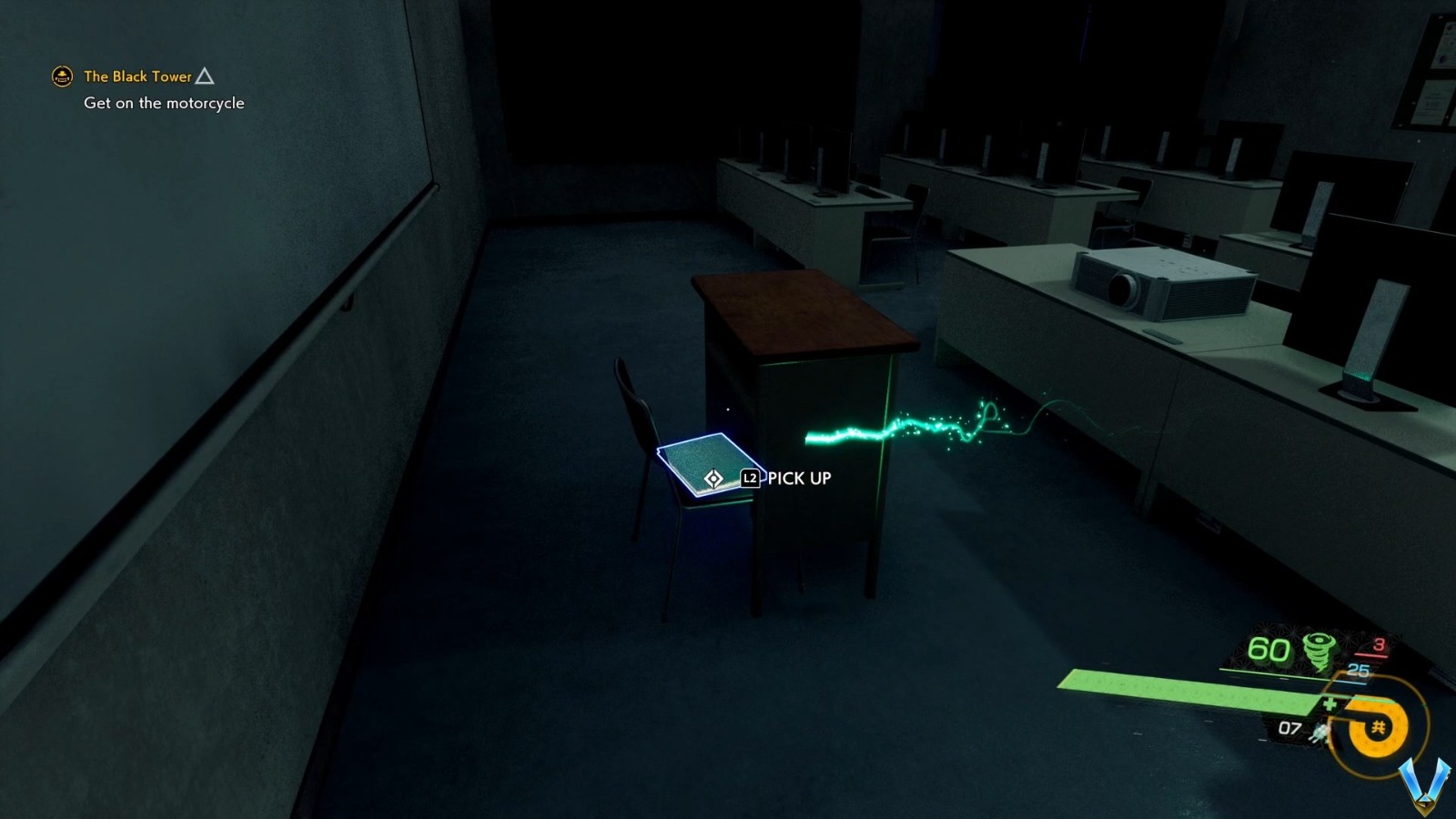
Task: Toggle the blue counter showing 25
Action: 1357,671
